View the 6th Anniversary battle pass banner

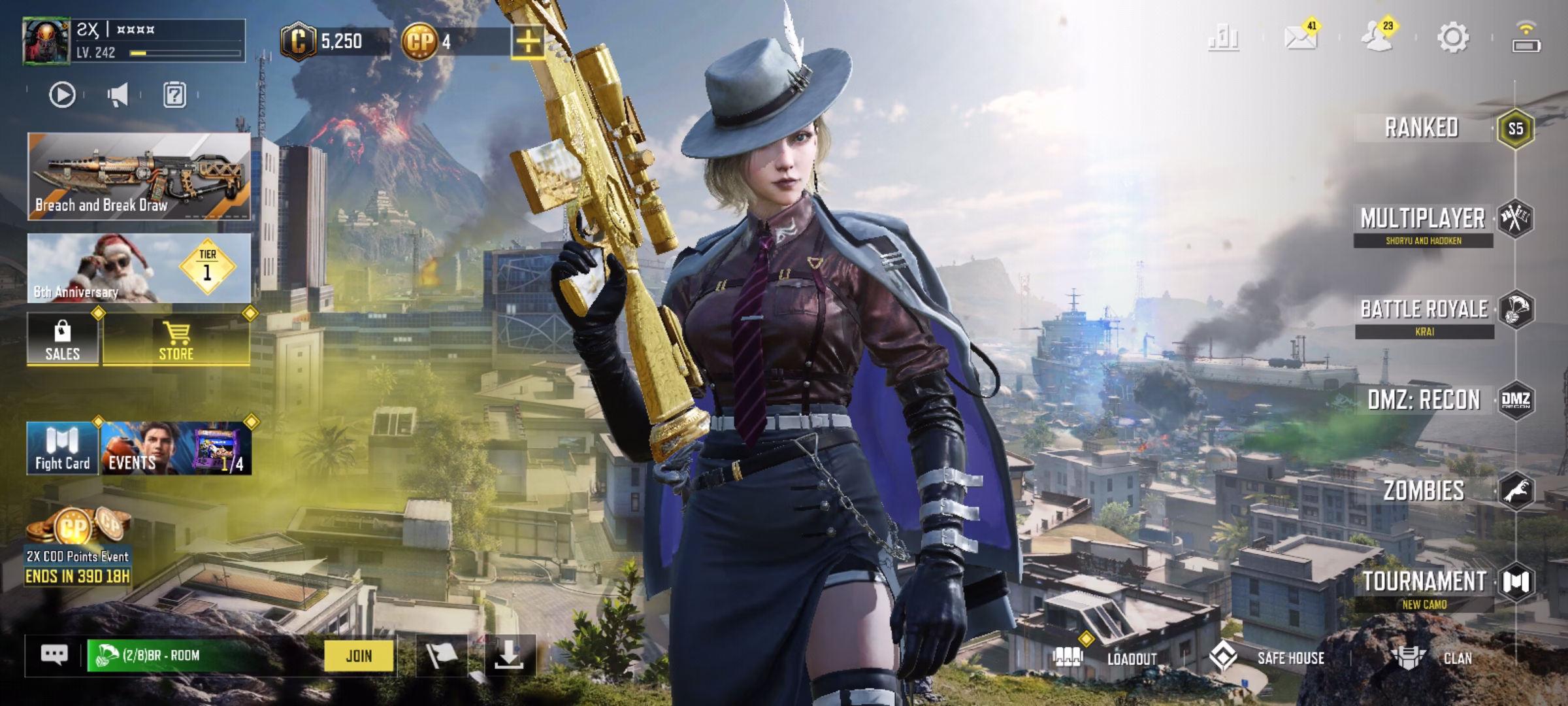pos(139,268)
